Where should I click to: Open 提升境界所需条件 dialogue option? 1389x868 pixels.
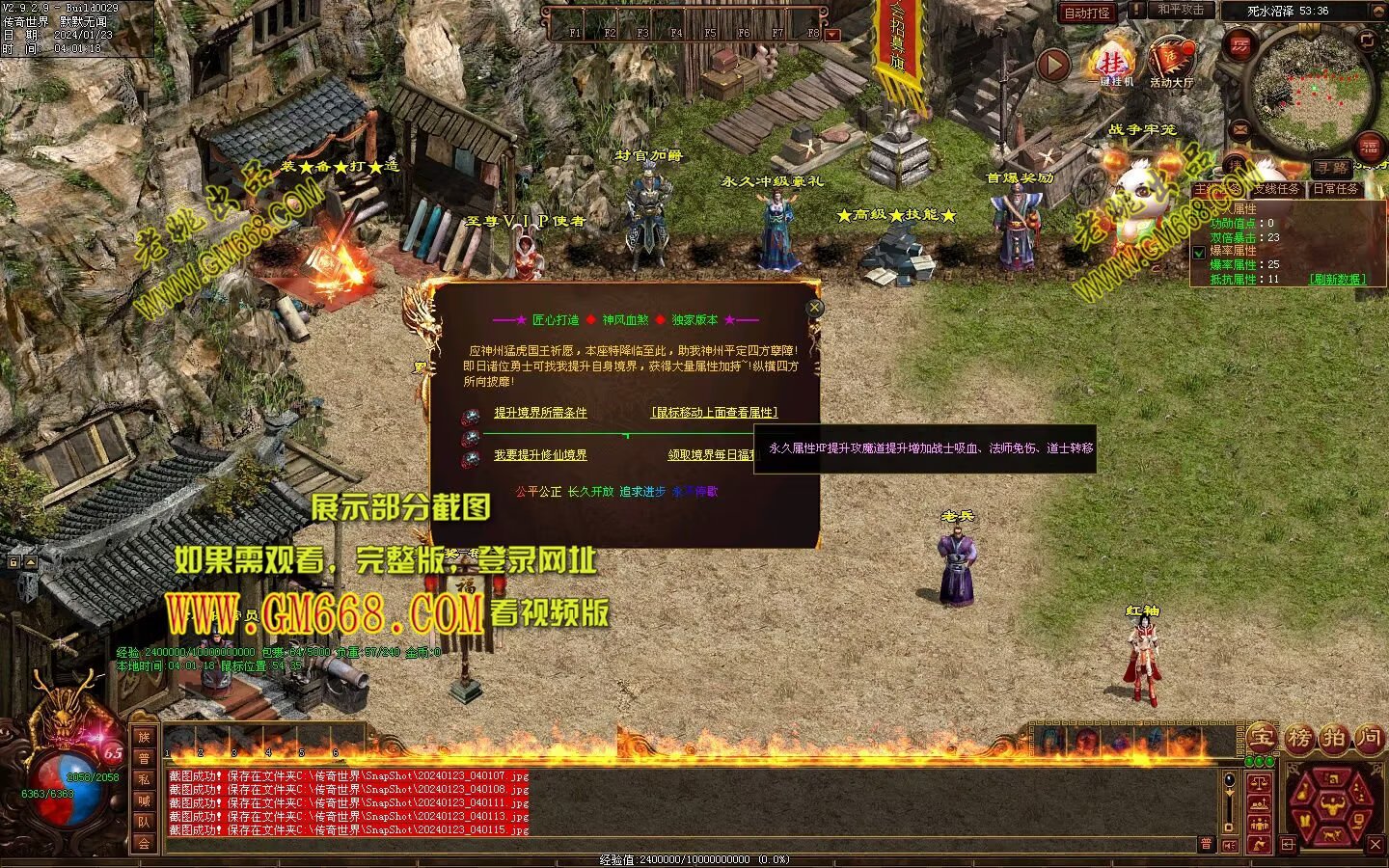(x=540, y=413)
